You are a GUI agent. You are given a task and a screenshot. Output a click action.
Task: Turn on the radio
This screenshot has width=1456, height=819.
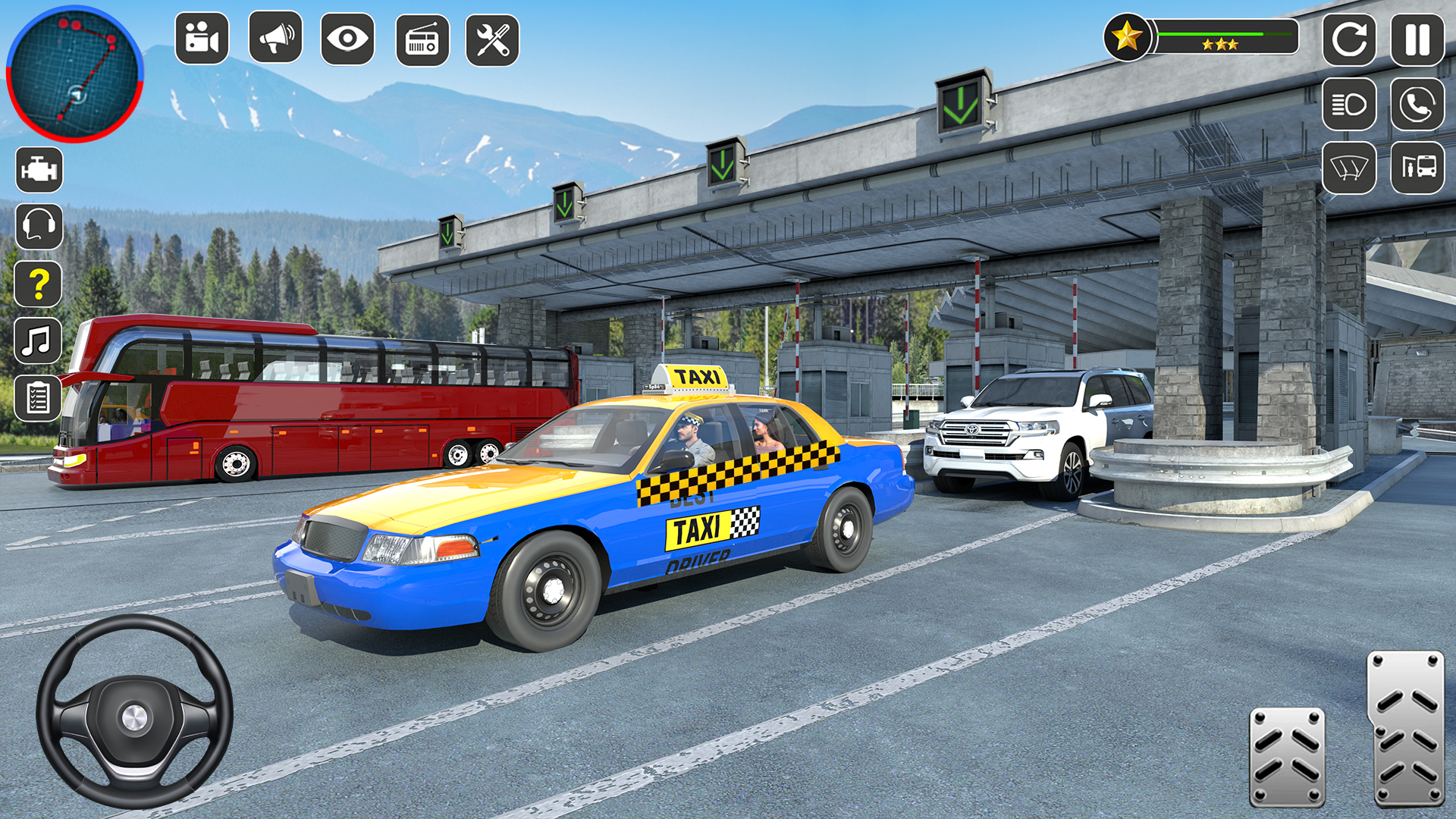coord(422,39)
